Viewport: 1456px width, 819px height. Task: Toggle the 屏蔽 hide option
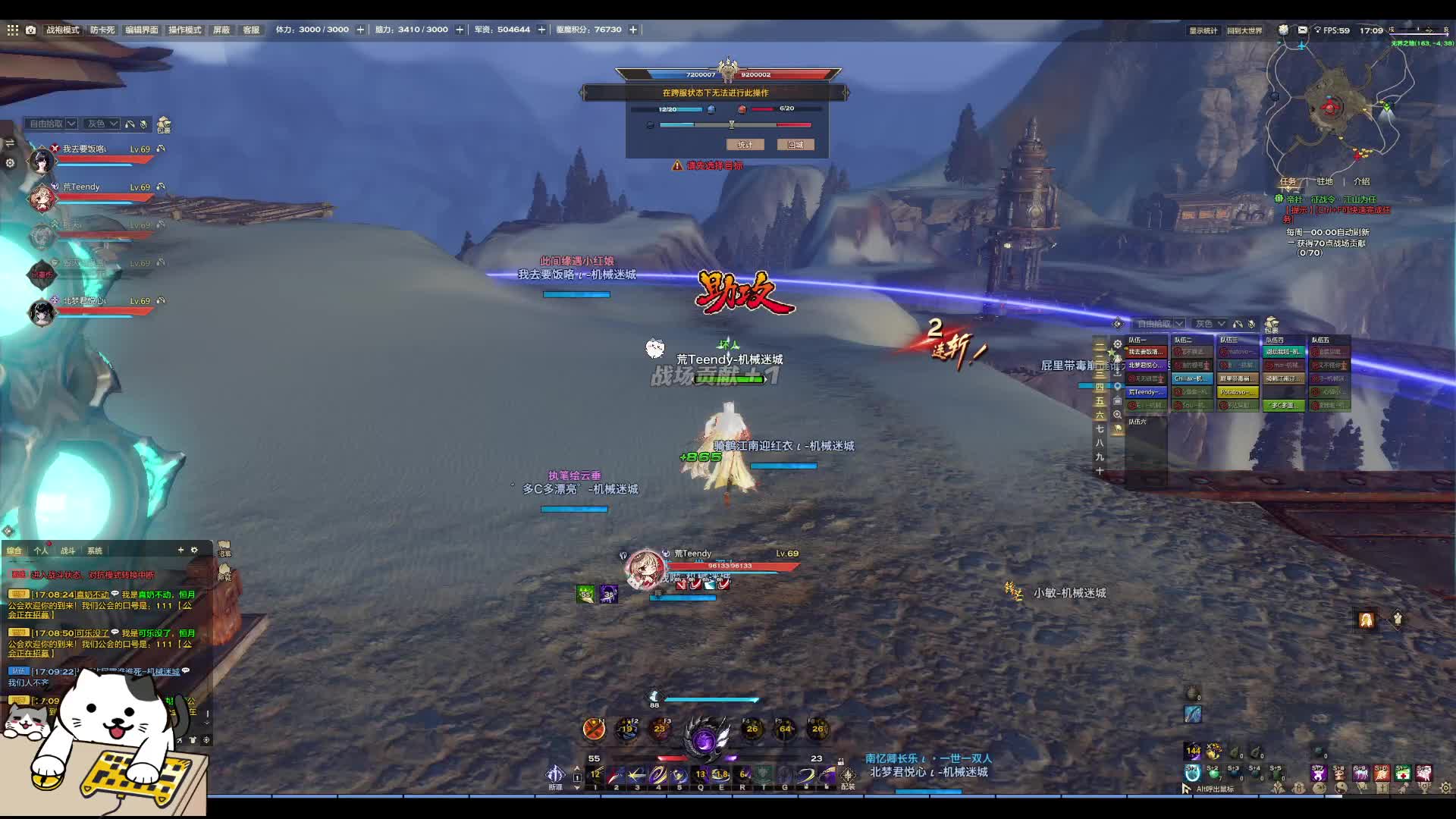click(x=221, y=30)
